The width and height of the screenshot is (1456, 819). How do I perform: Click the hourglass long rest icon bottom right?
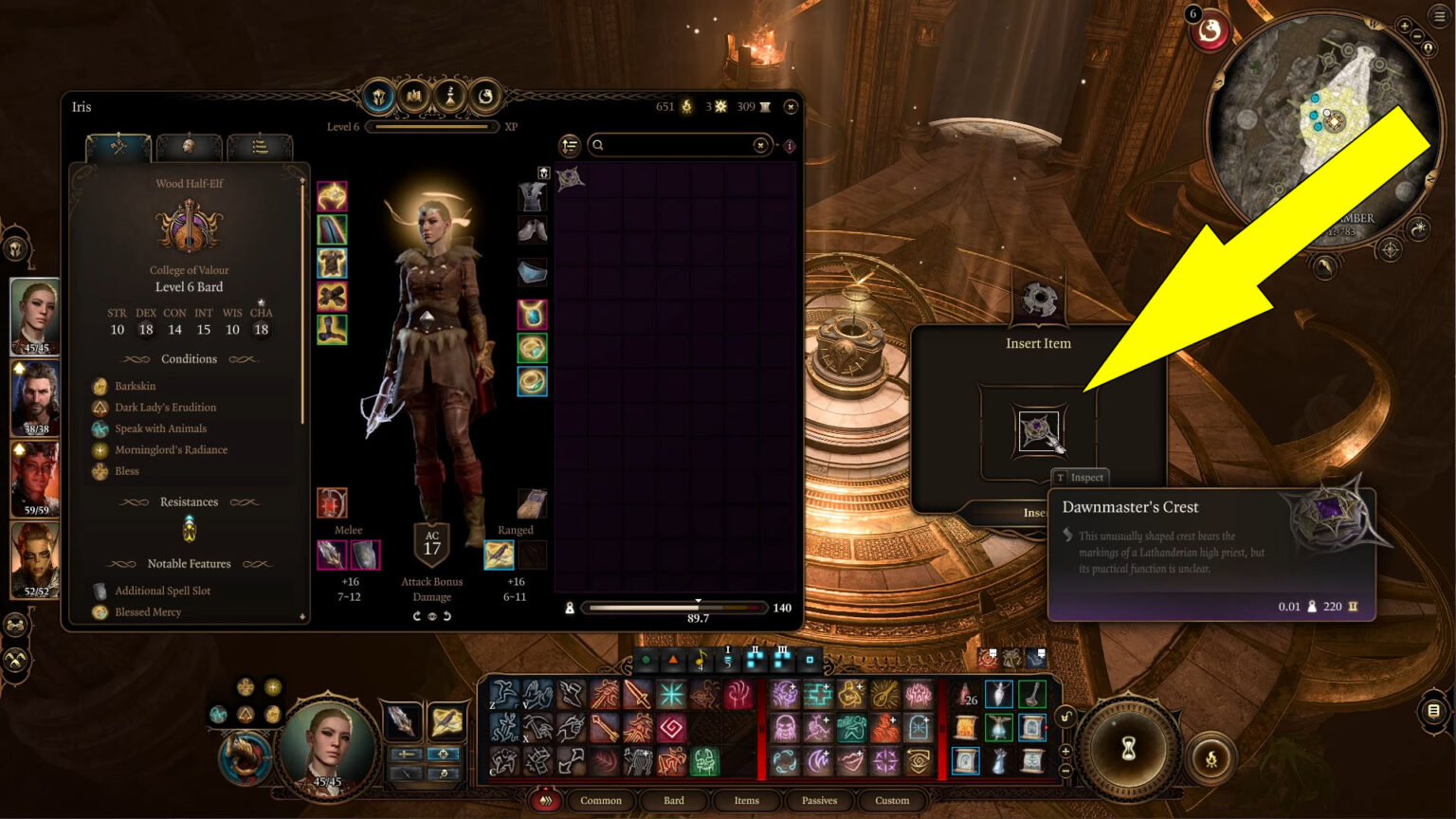pyautogui.click(x=1128, y=749)
